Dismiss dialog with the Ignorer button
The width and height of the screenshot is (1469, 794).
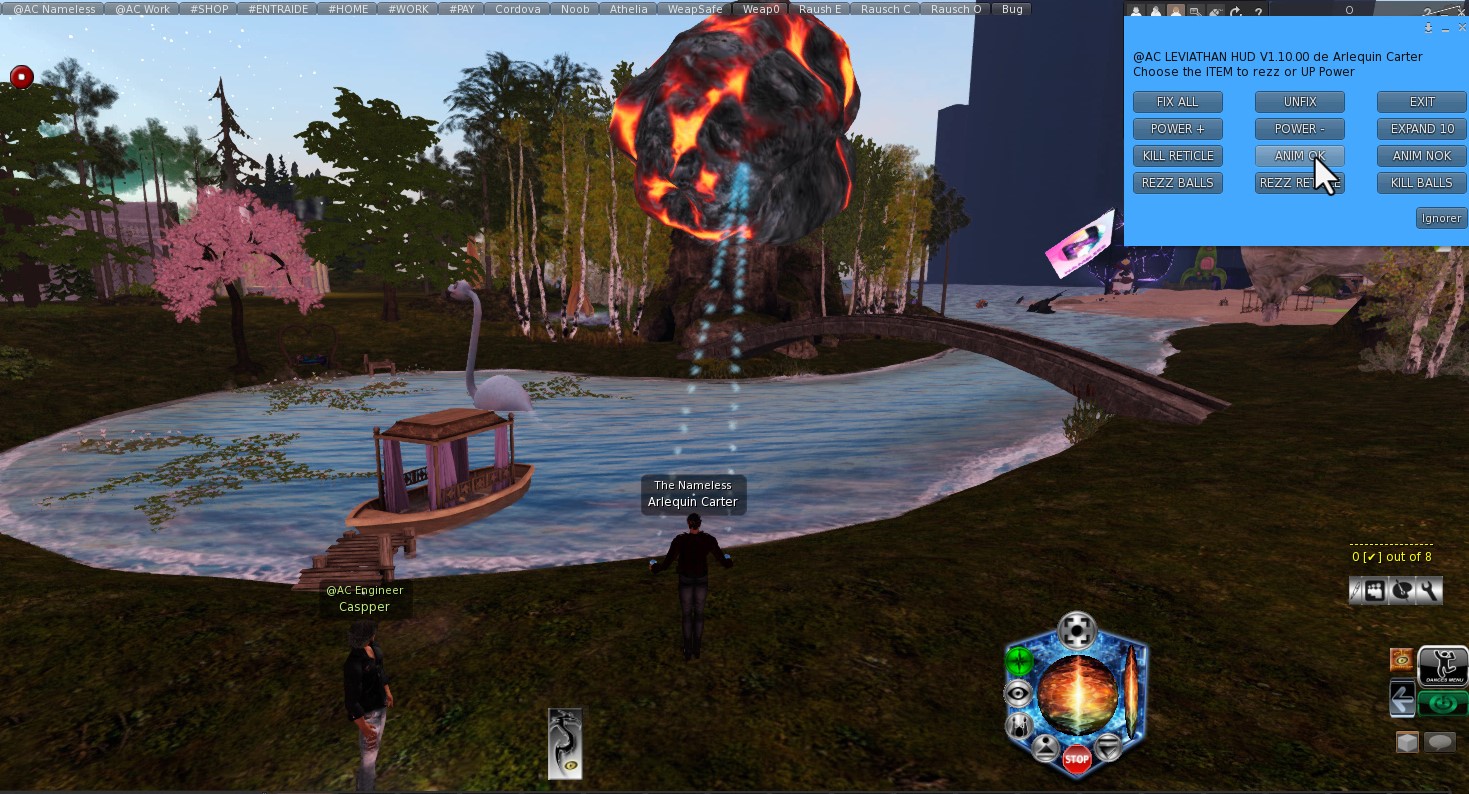[1440, 218]
